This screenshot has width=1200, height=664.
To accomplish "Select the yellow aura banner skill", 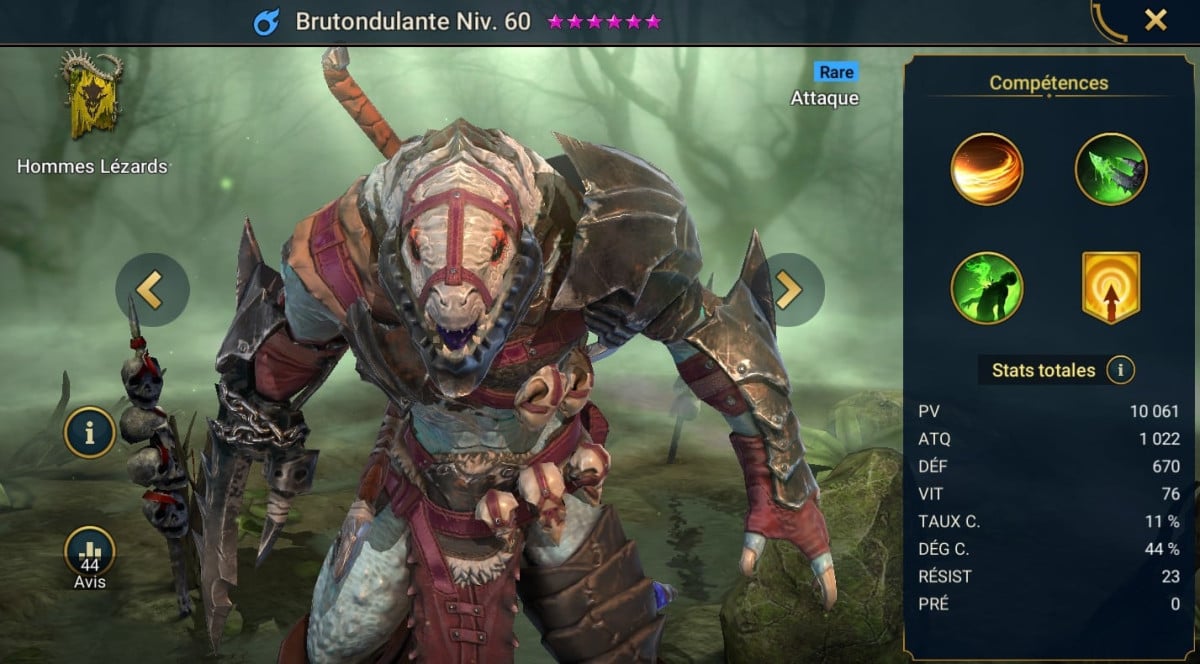I will pos(1111,288).
